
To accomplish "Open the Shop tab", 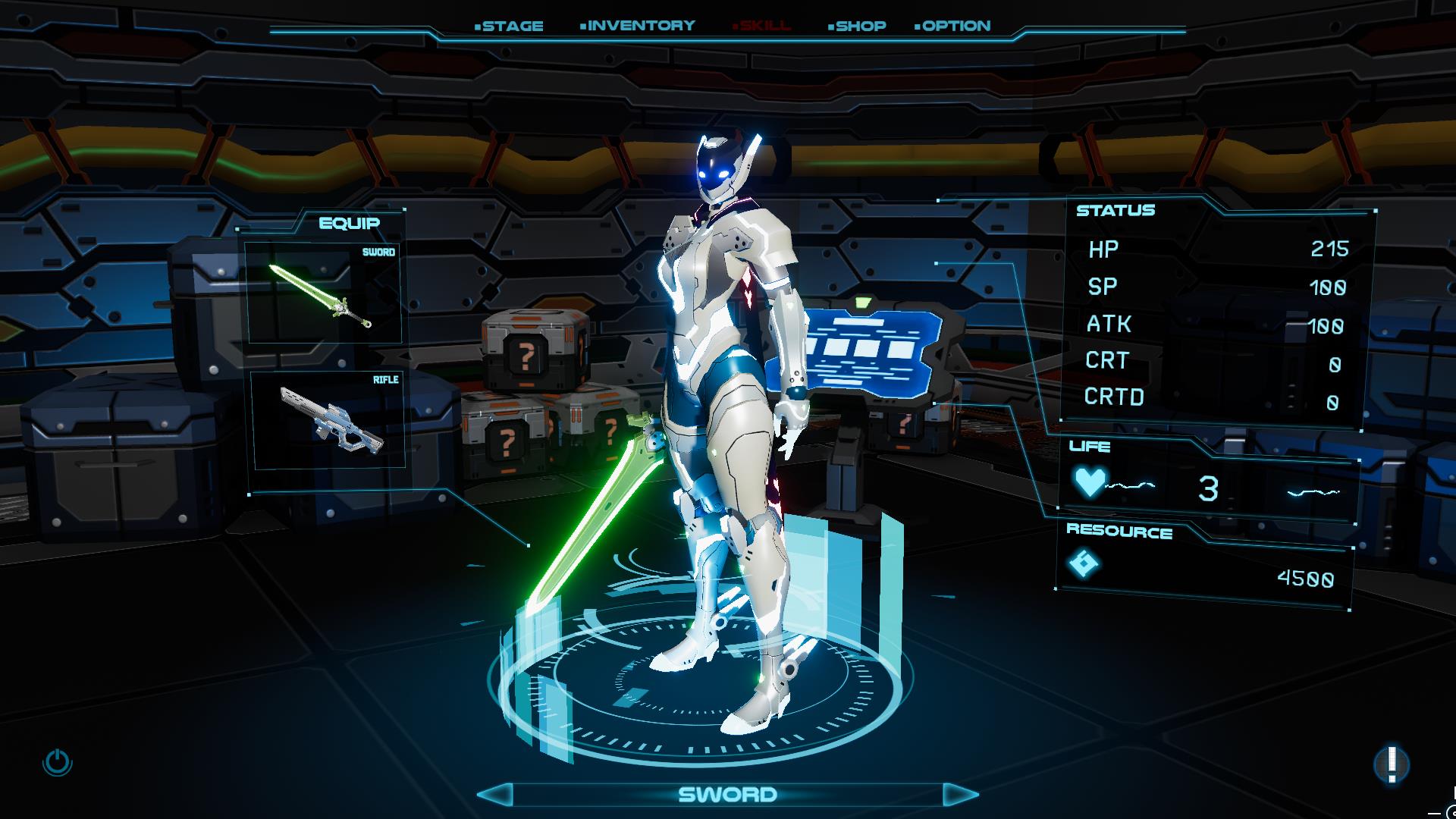I will point(858,26).
